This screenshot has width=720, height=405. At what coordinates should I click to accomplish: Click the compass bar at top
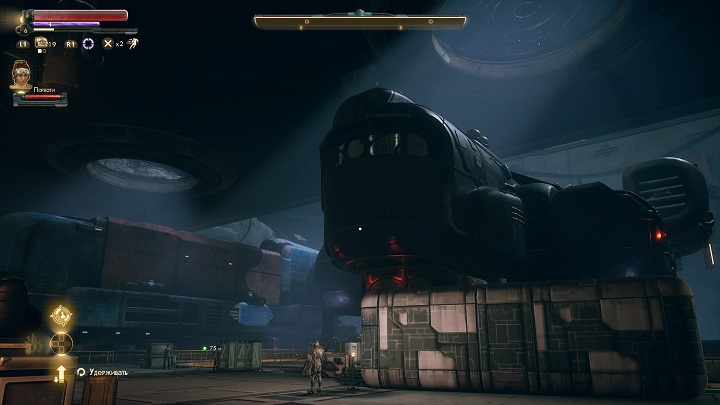[359, 21]
